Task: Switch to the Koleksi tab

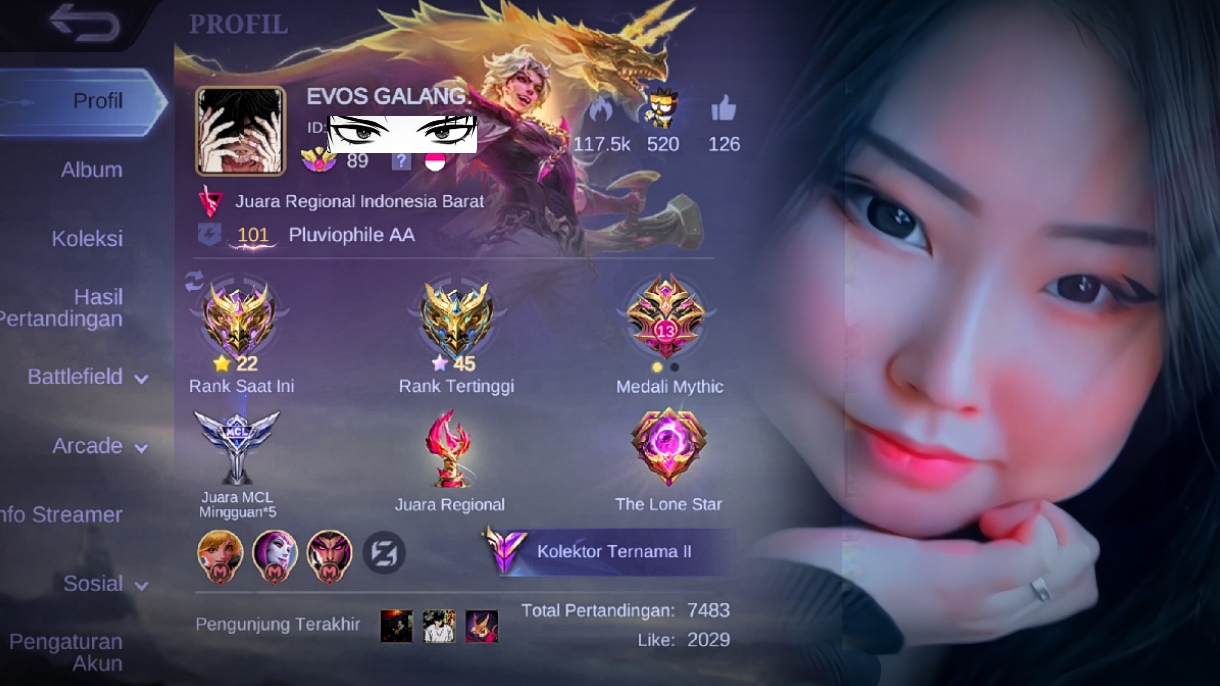Action: click(x=87, y=239)
